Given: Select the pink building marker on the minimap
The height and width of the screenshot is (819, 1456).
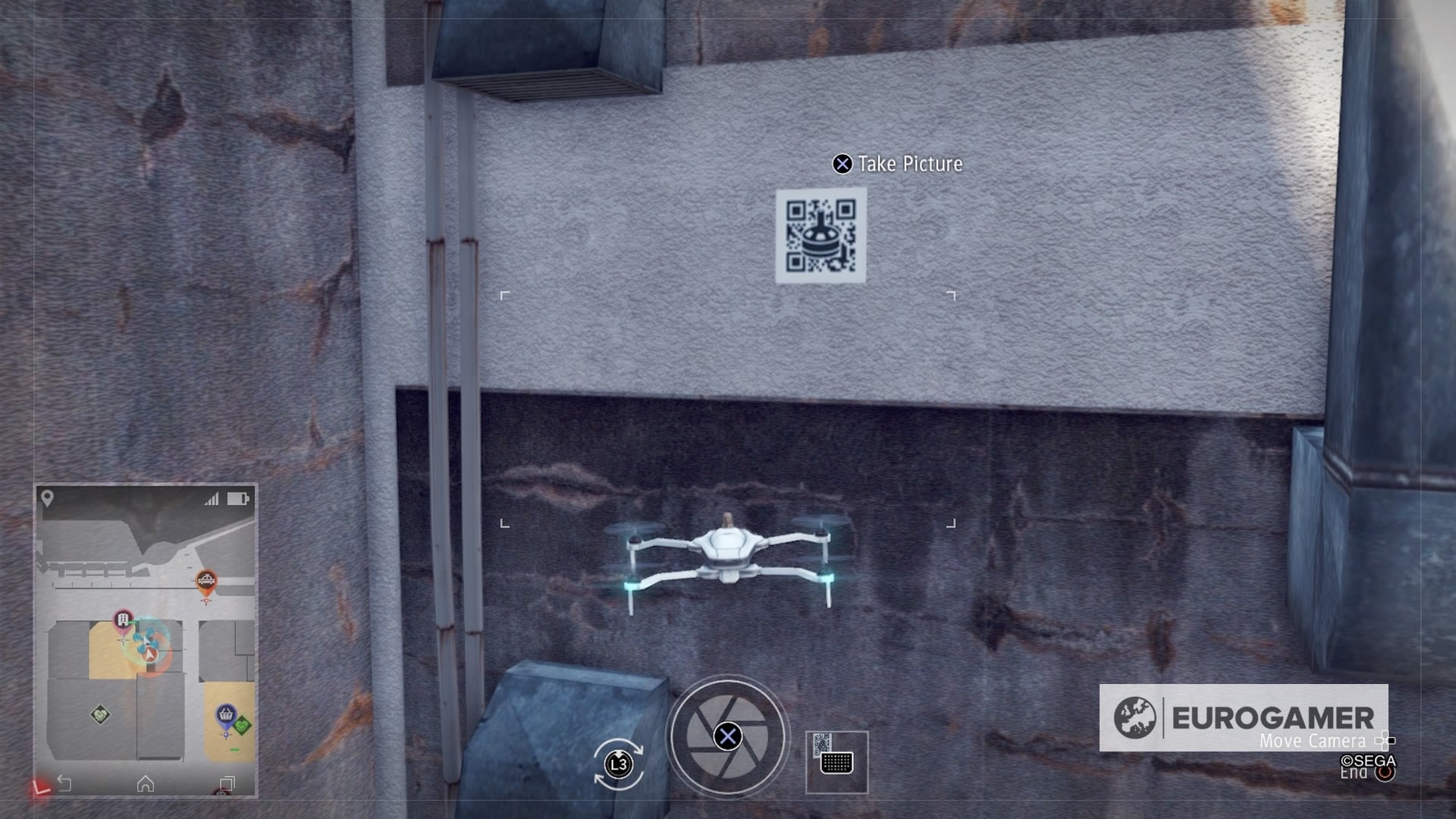Looking at the screenshot, I should pos(121,620).
